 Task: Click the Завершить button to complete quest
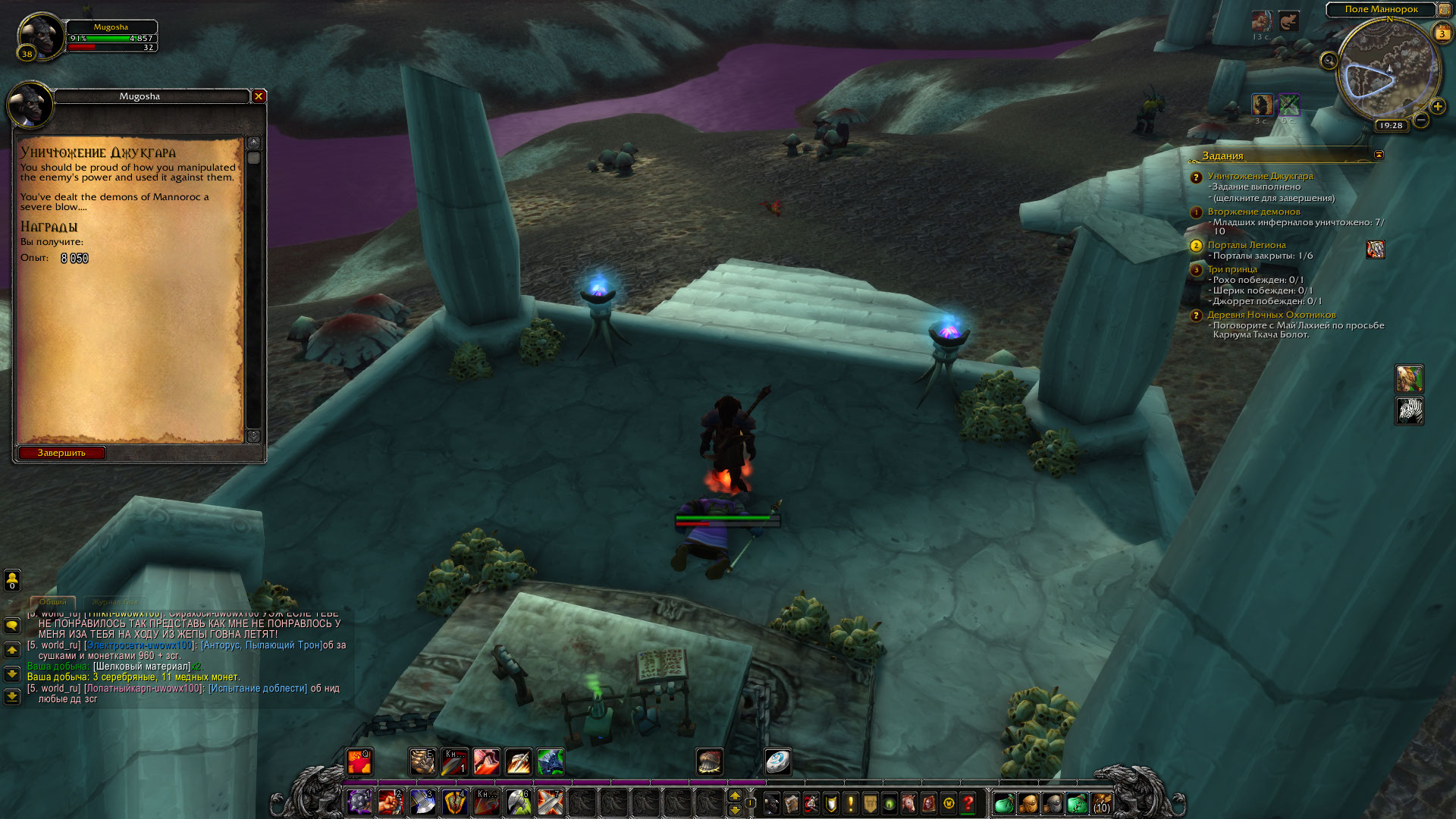tap(61, 453)
